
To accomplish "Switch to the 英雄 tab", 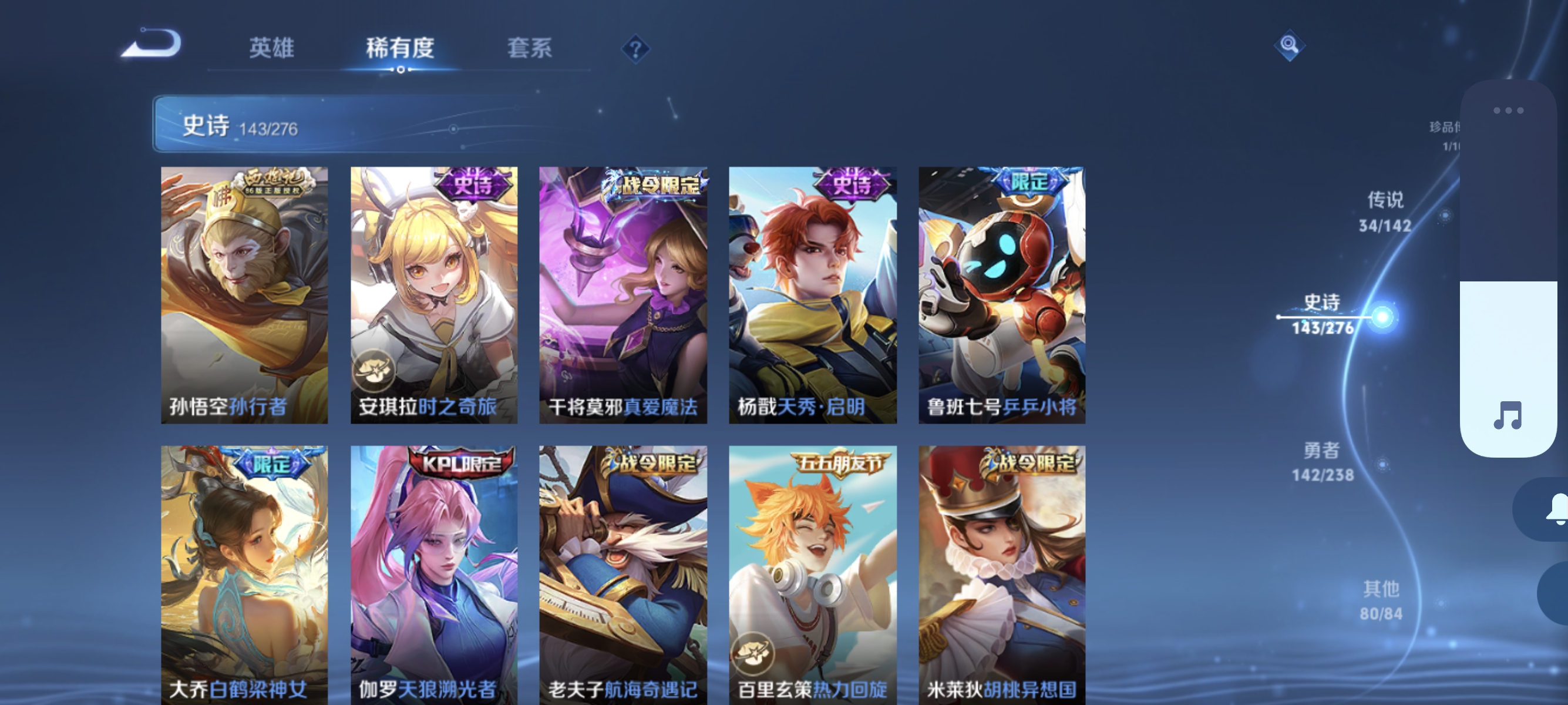I will (270, 49).
